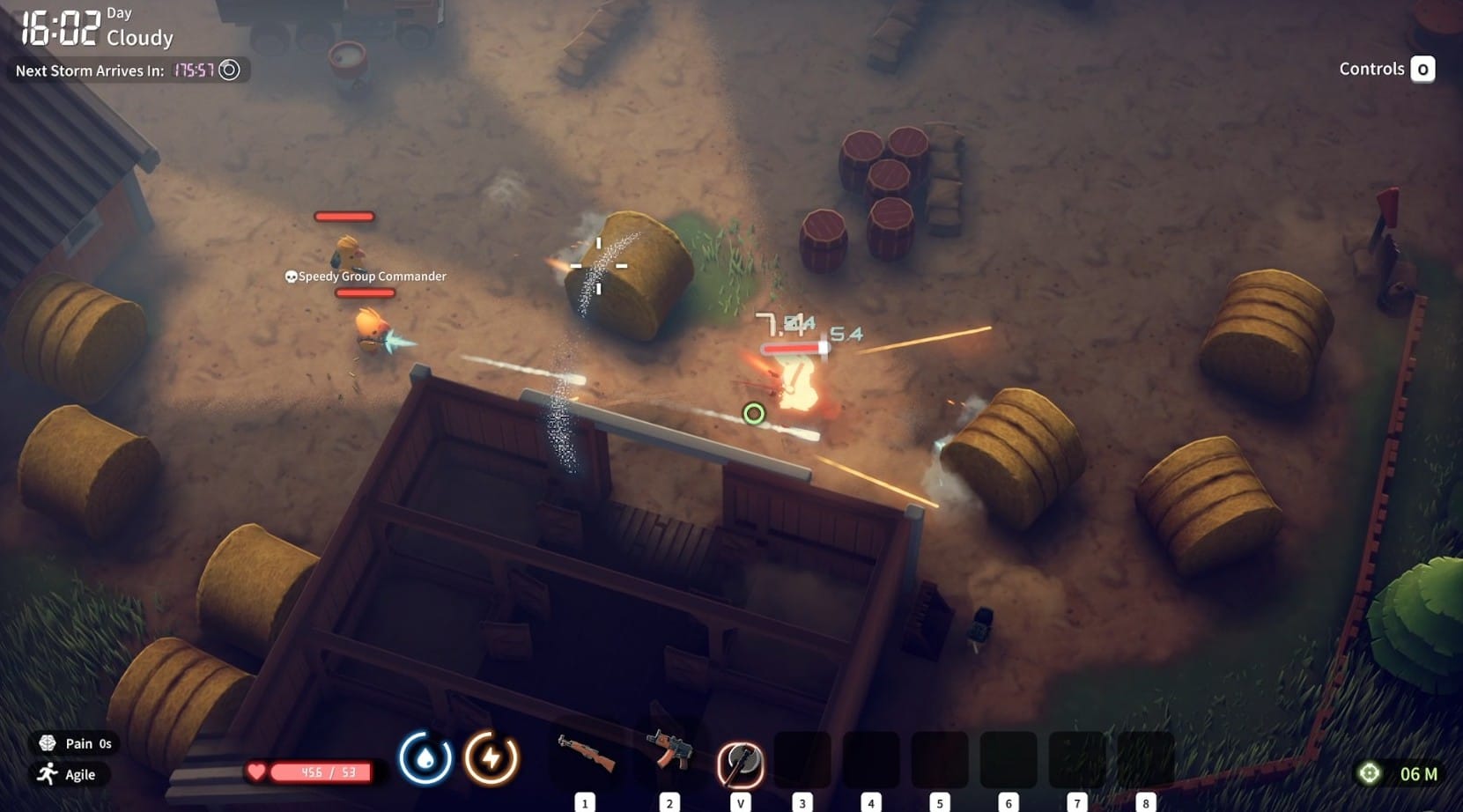Select the water droplet ability icon
This screenshot has width=1463, height=812.
click(x=425, y=758)
